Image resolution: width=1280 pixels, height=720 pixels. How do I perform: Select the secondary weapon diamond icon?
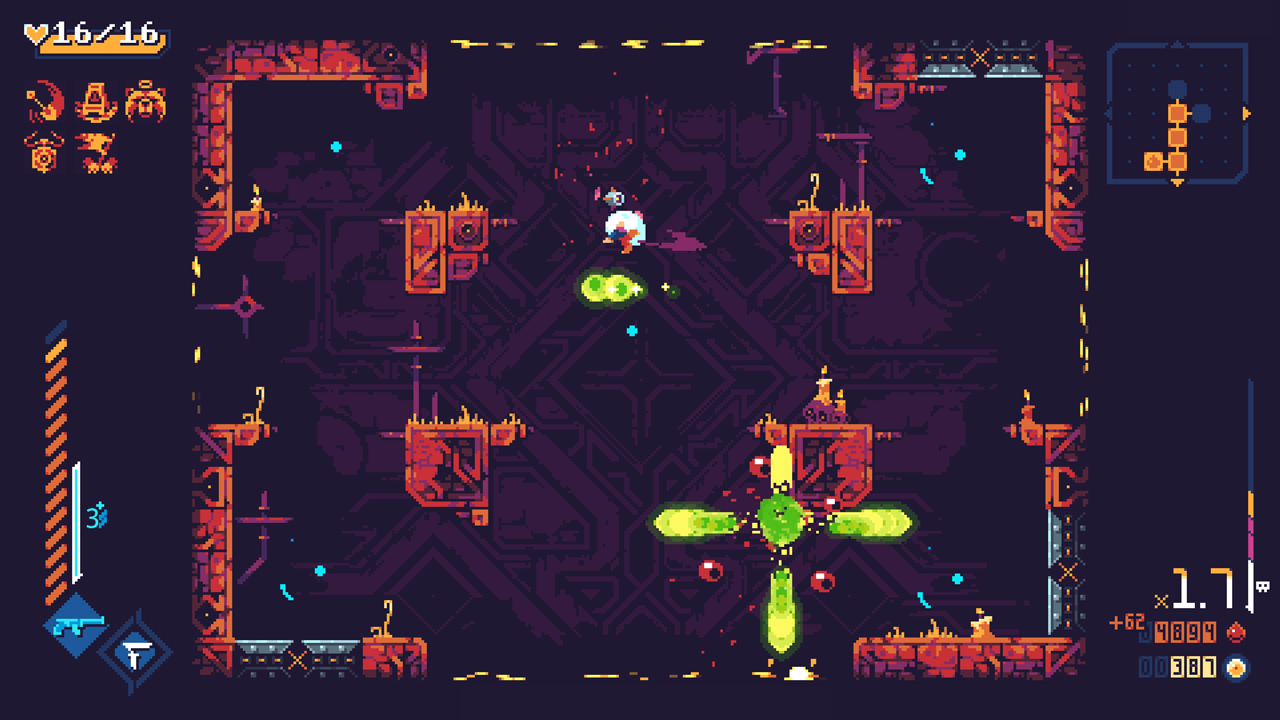(135, 651)
